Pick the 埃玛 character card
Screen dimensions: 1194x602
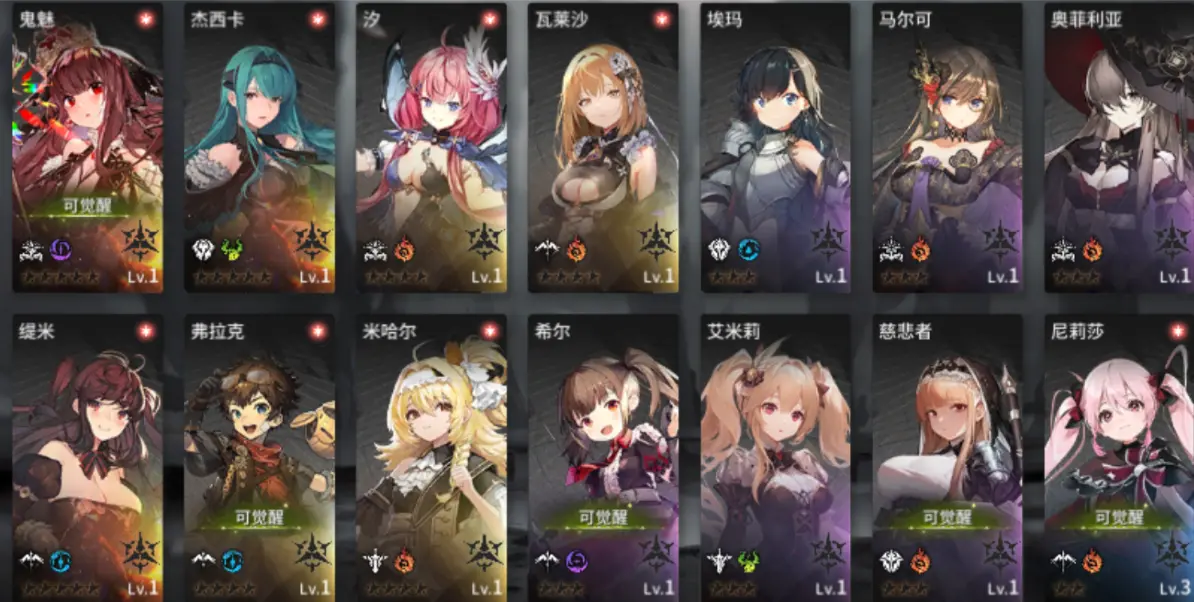tap(774, 147)
